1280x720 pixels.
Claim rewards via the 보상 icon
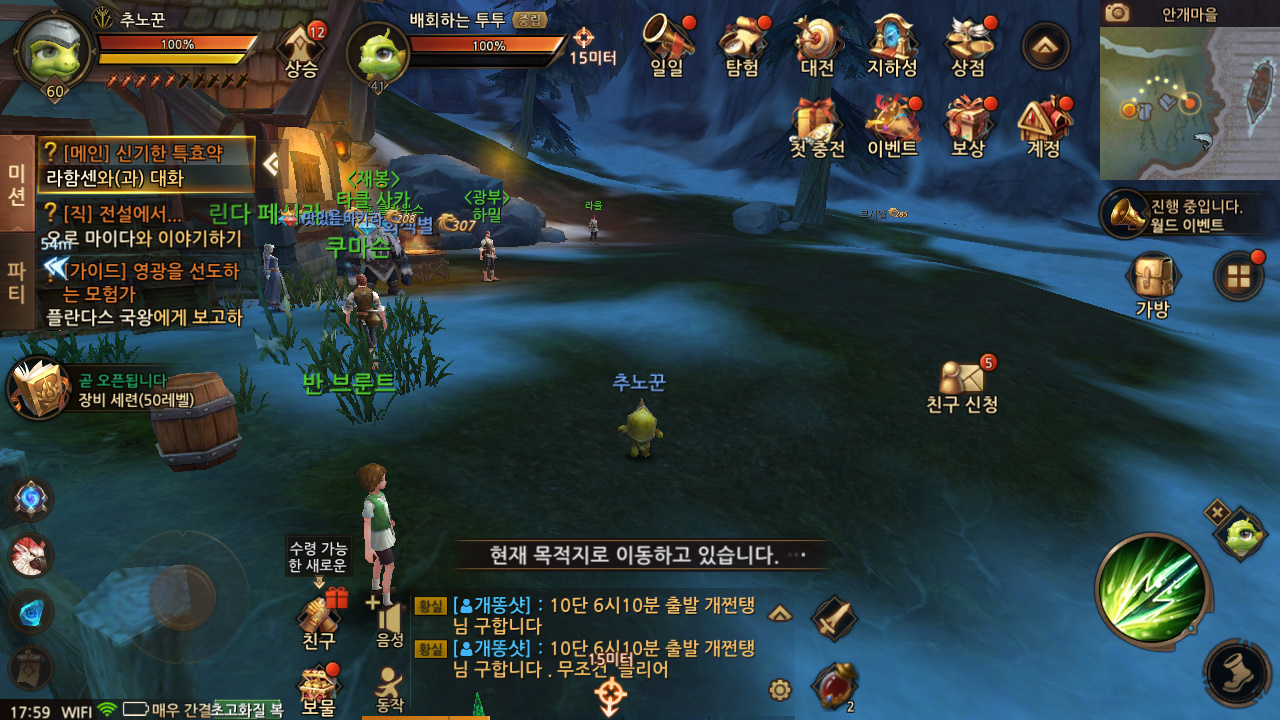(x=968, y=126)
